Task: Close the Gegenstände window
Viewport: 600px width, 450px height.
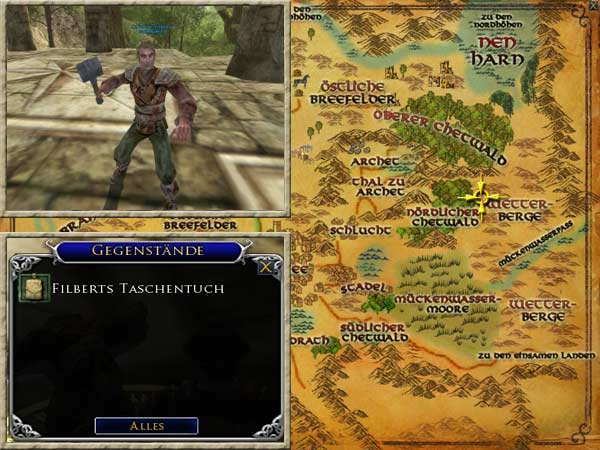Action: pyautogui.click(x=265, y=266)
